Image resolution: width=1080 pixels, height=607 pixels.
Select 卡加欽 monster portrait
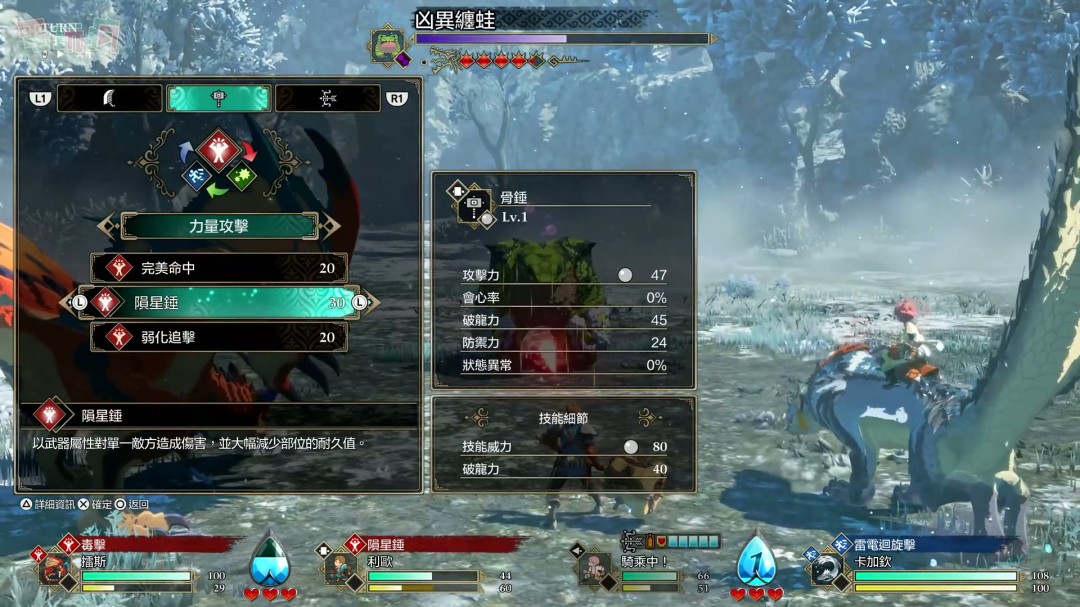[826, 569]
